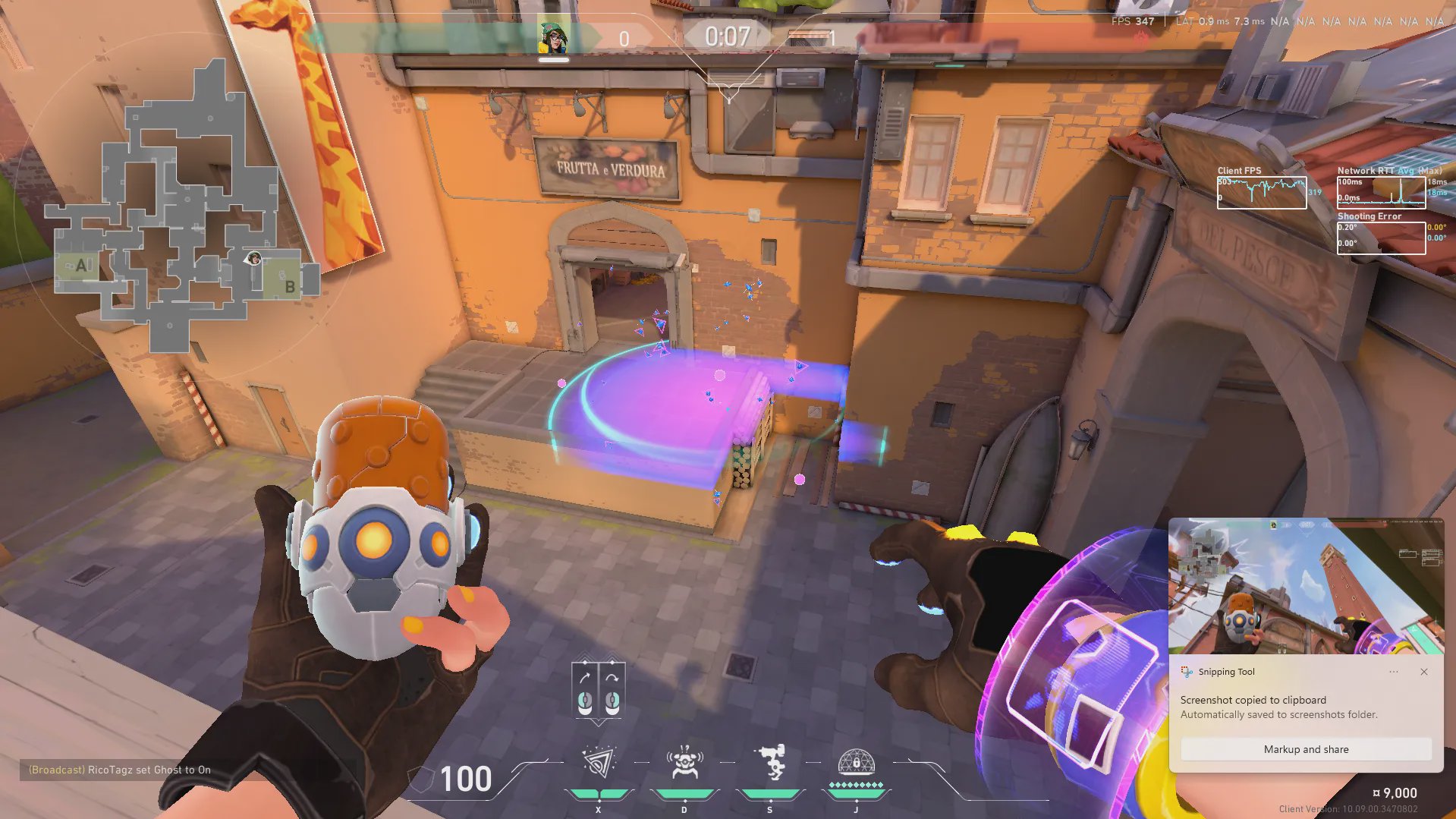Open Snipping Tool notification options menu
Screen dimensions: 1456x819
(x=1394, y=672)
